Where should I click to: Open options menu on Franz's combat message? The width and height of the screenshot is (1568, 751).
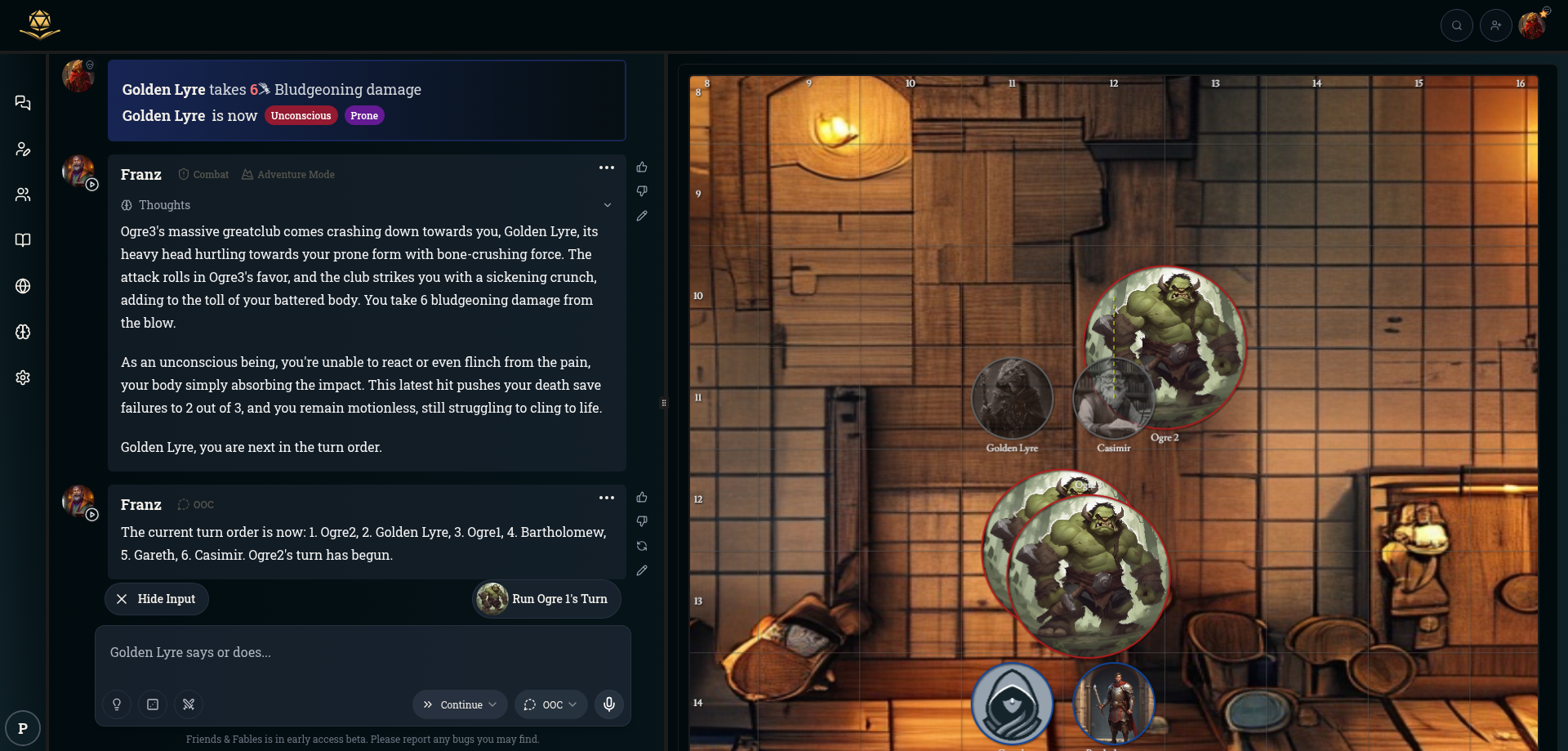[x=606, y=168]
